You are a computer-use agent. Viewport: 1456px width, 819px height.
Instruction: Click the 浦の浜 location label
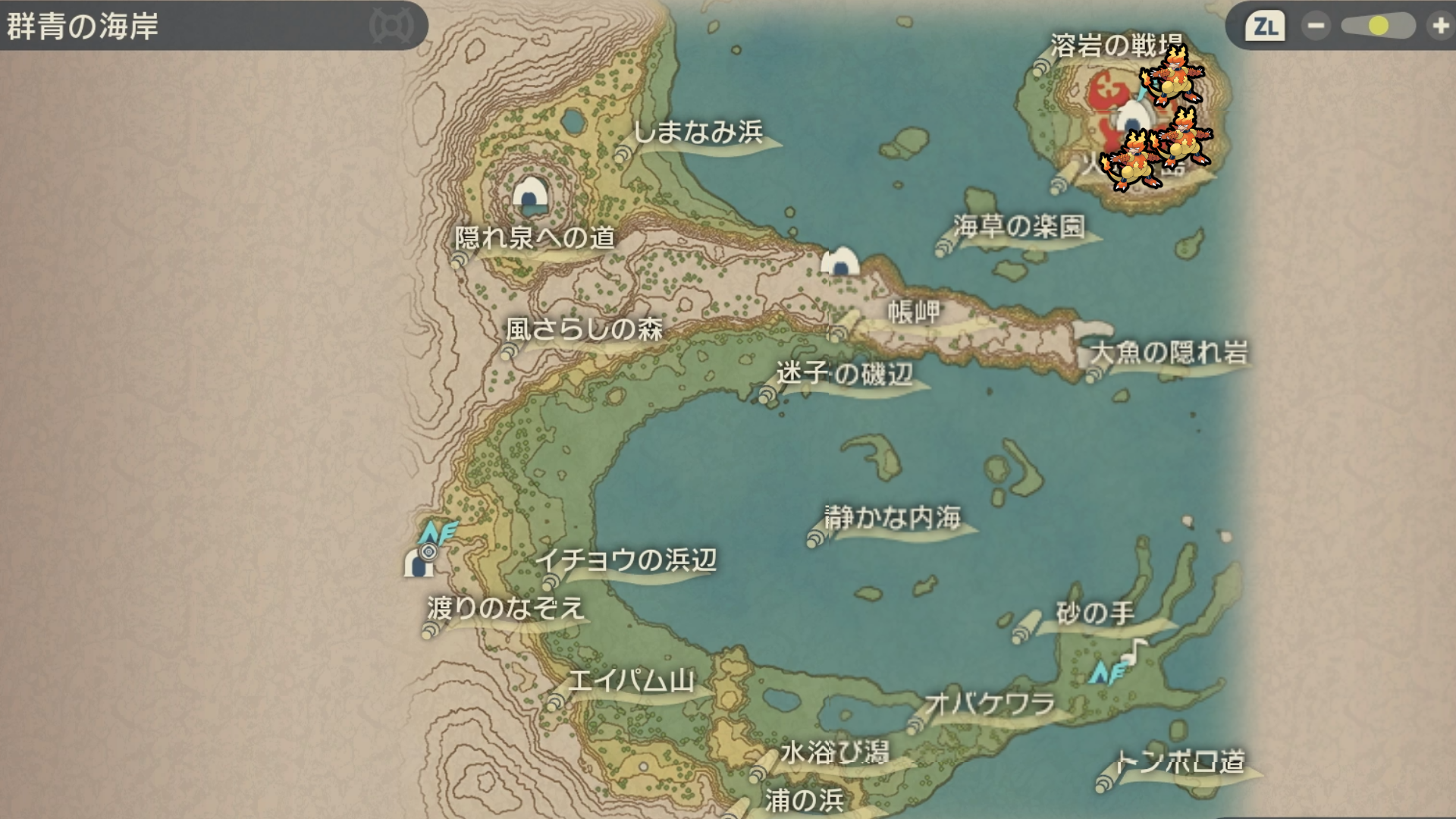pyautogui.click(x=804, y=800)
